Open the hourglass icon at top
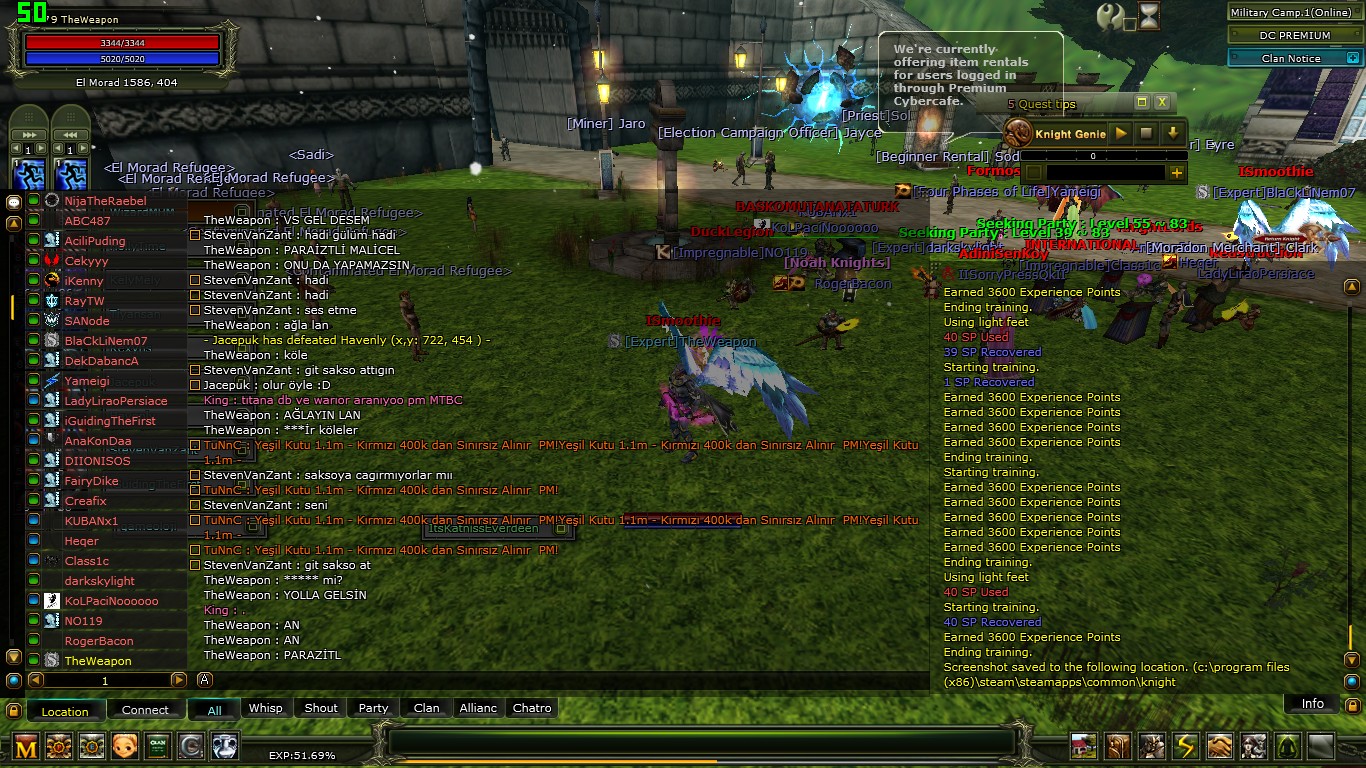The image size is (1366, 768). [1150, 17]
